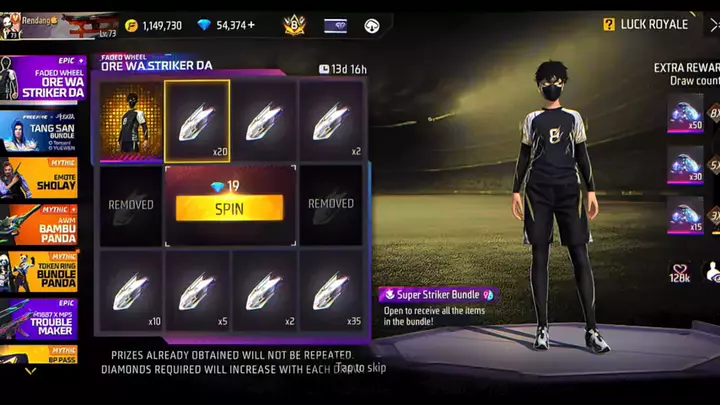The image size is (720, 405).
Task: Select the Emote Sholay event tab
Action: pos(42,177)
